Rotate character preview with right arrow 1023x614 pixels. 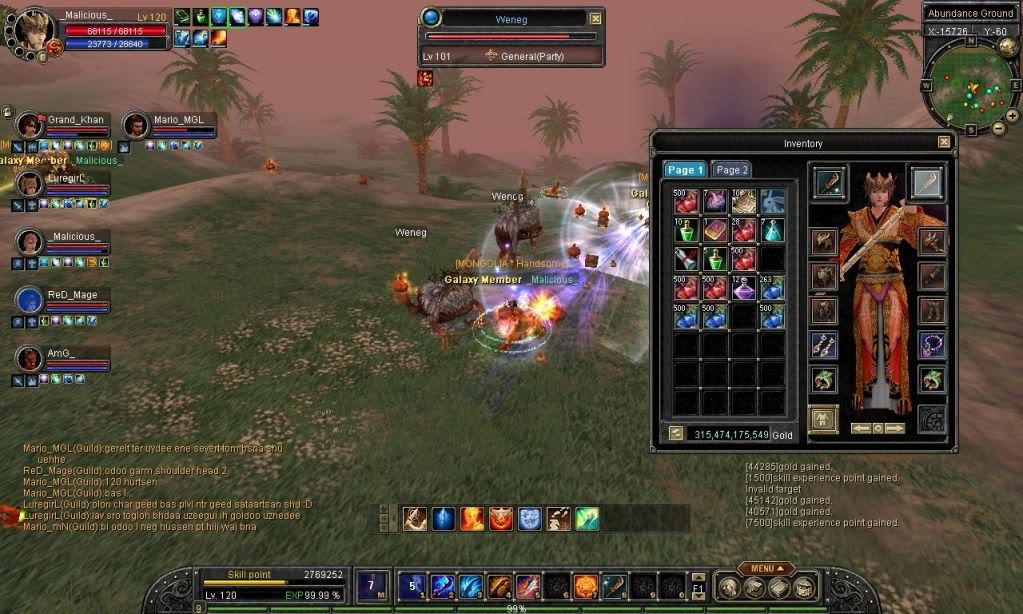click(x=894, y=428)
